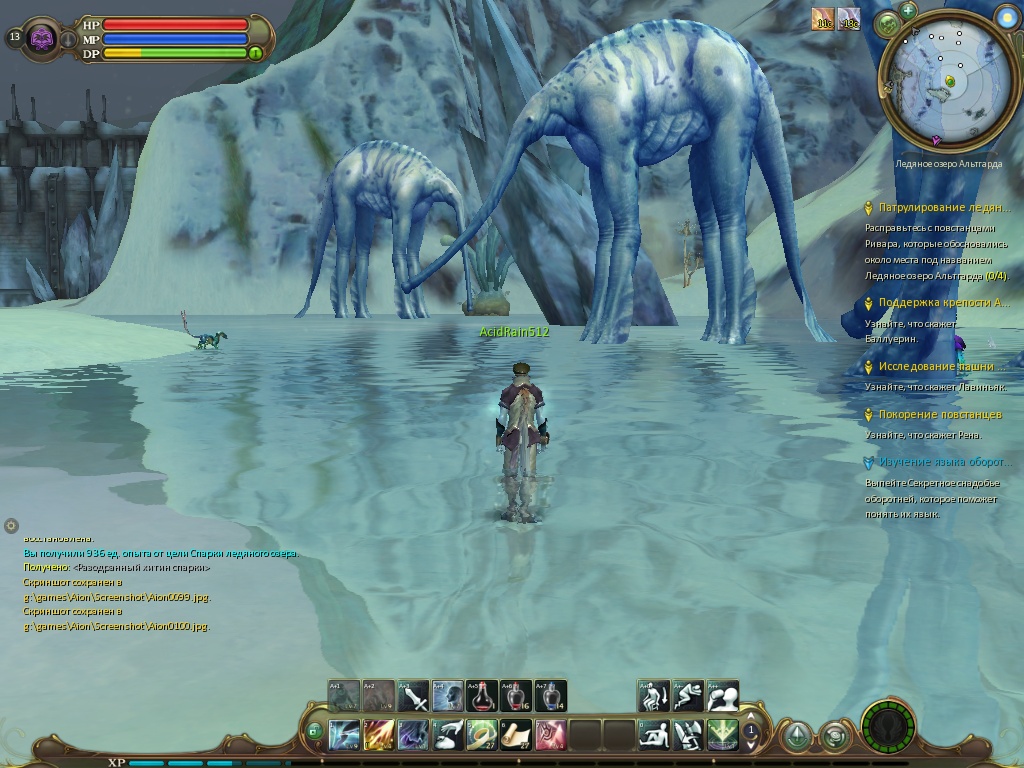
Task: Activate the green downward arrows skill icon
Action: [x=723, y=735]
